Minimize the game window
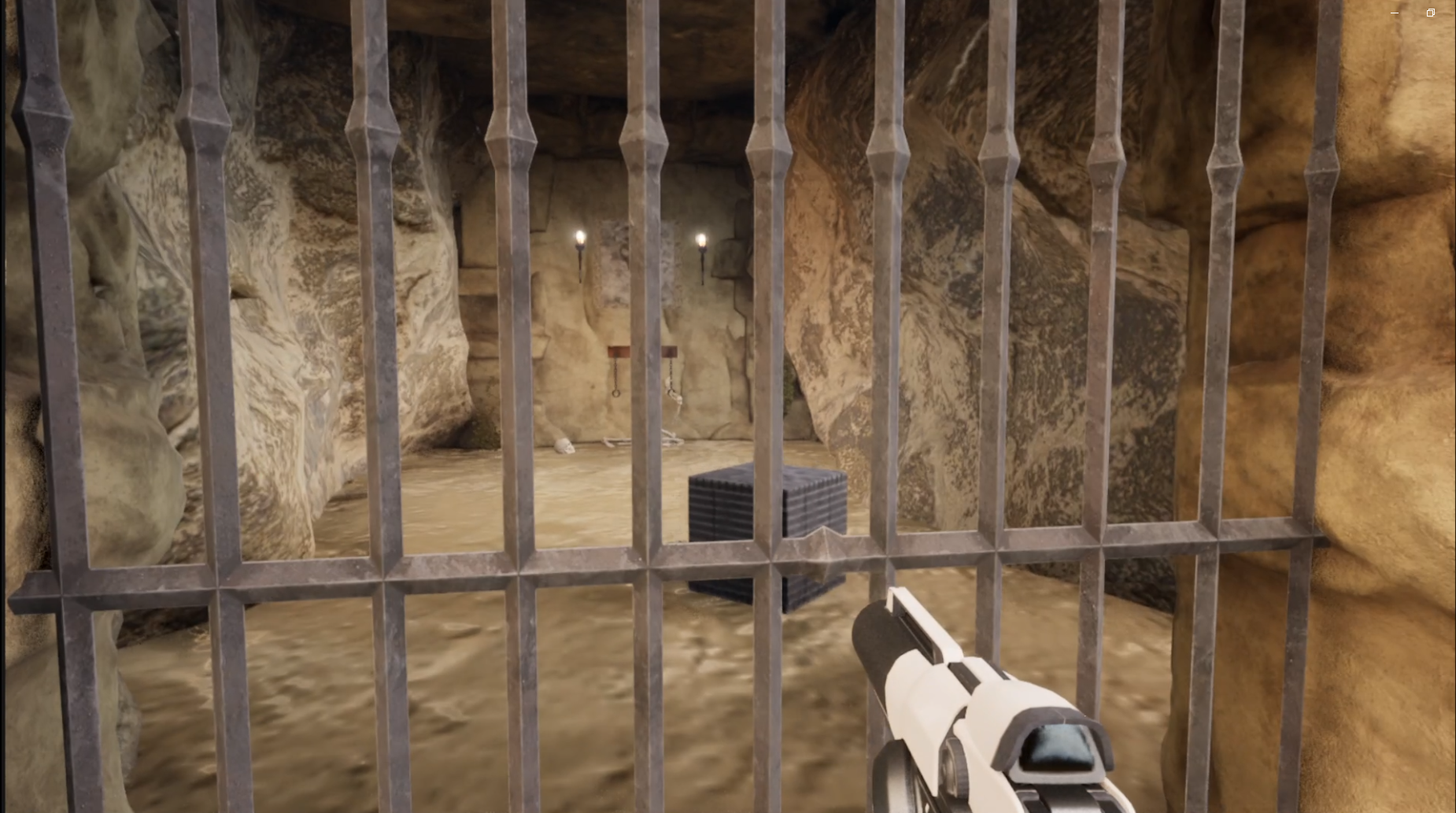The image size is (1456, 813). pos(1395,13)
